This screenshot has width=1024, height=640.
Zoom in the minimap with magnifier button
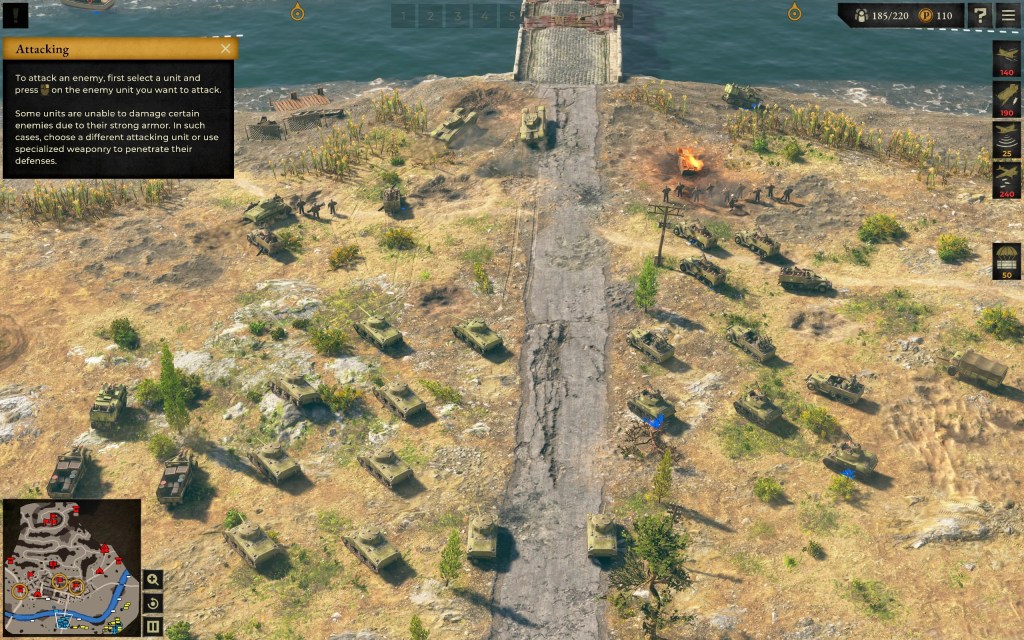click(x=152, y=580)
